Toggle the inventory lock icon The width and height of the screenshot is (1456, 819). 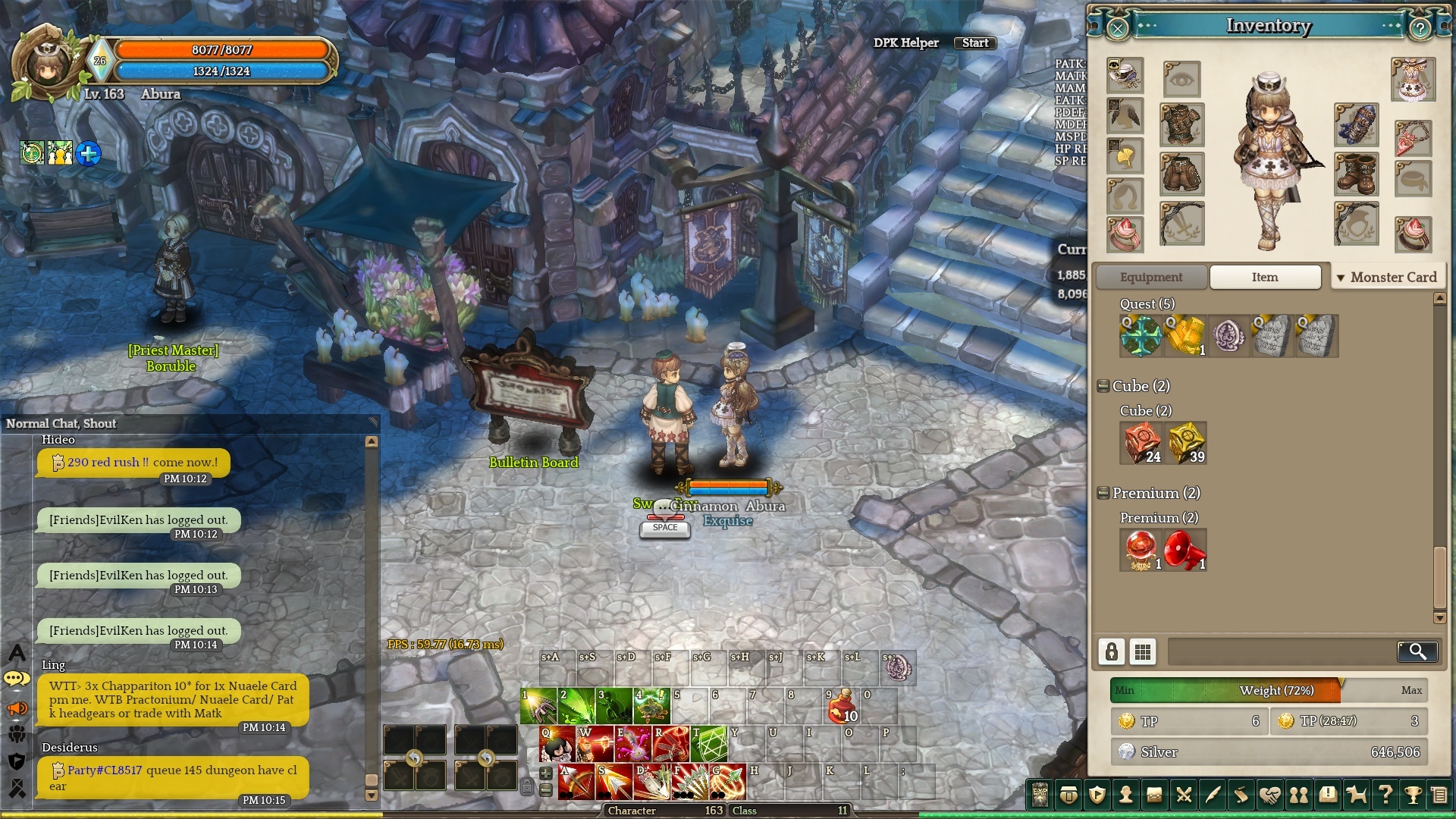[1111, 651]
